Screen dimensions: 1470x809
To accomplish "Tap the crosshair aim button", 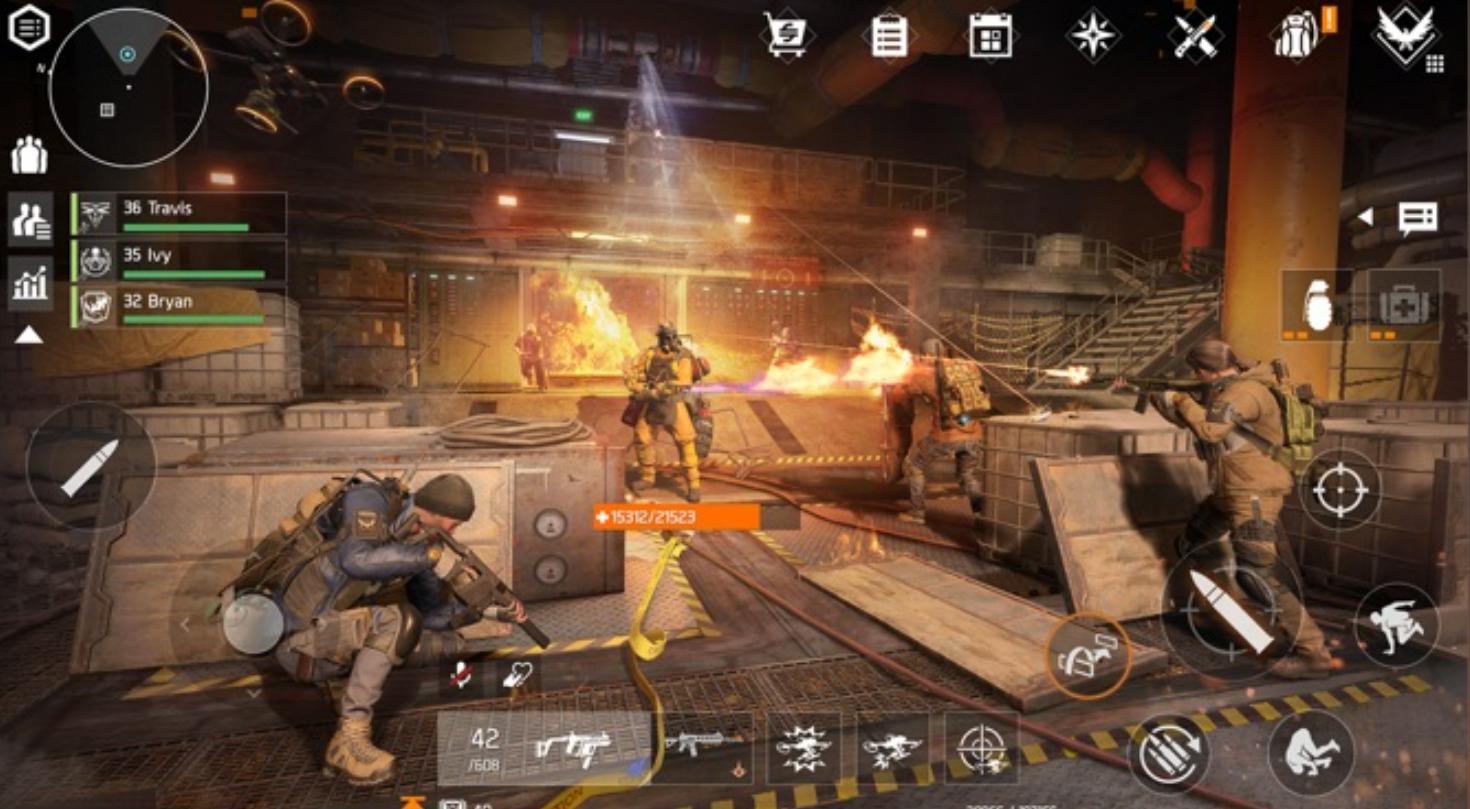I will (x=1342, y=489).
